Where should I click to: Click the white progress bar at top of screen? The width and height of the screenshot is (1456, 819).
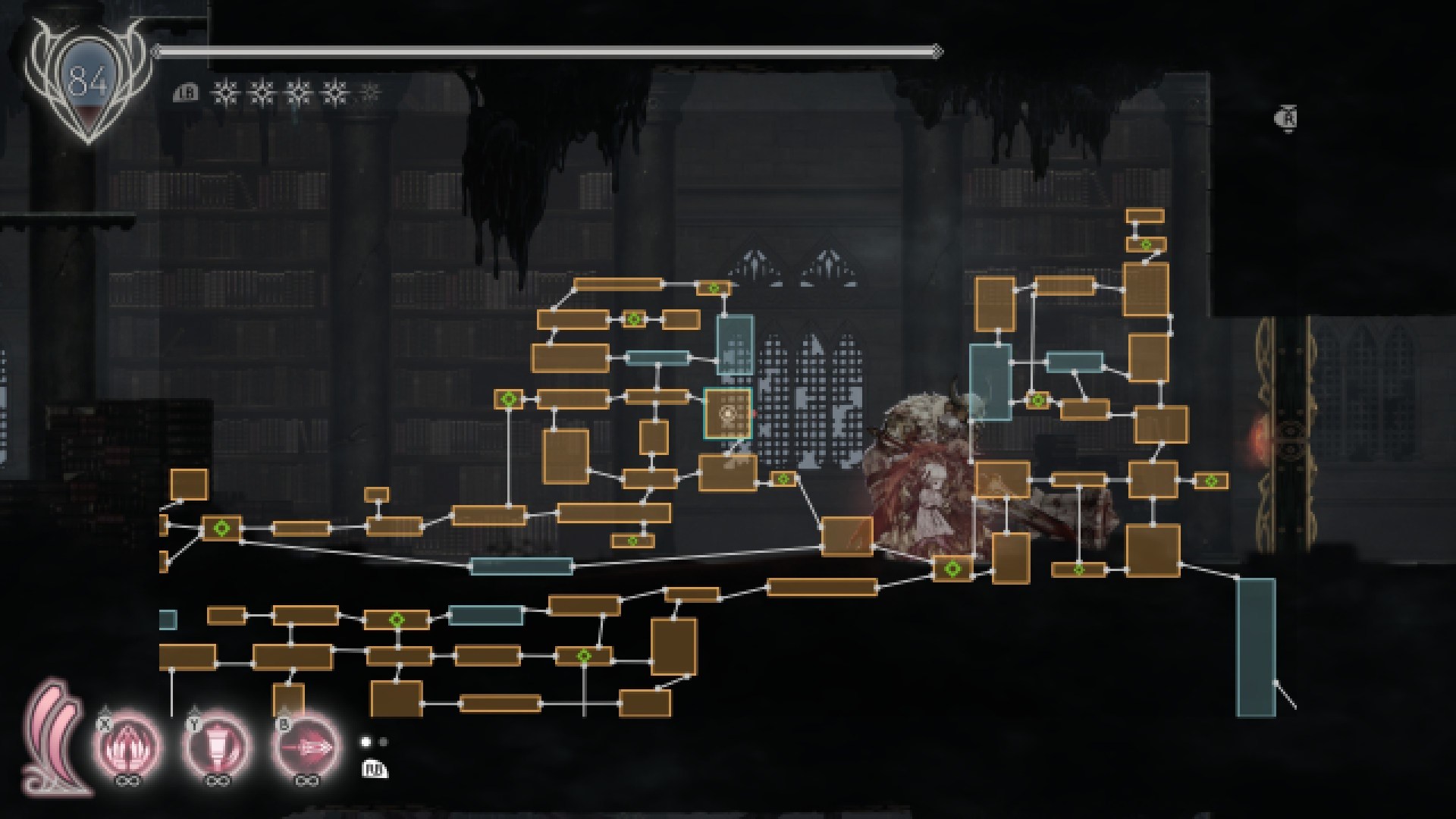tap(546, 52)
